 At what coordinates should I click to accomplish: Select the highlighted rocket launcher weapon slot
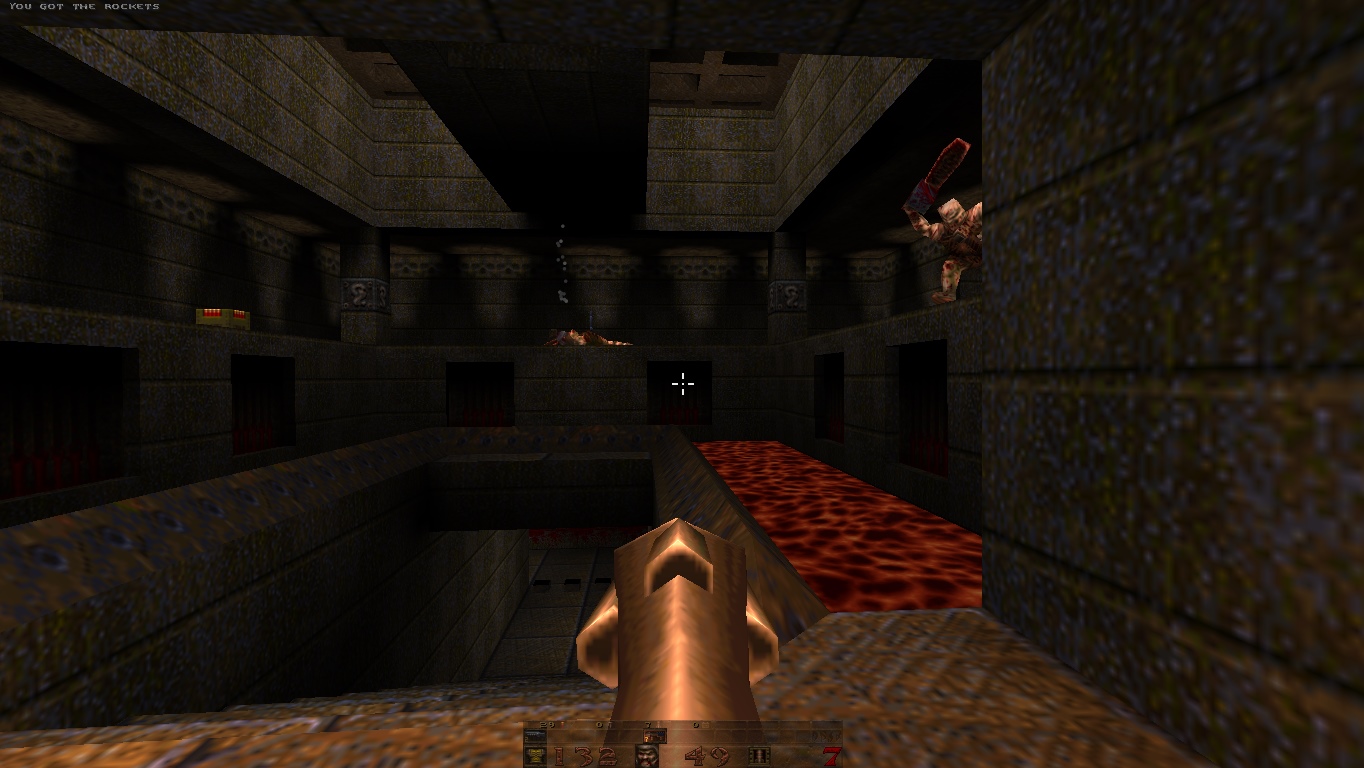pyautogui.click(x=655, y=736)
